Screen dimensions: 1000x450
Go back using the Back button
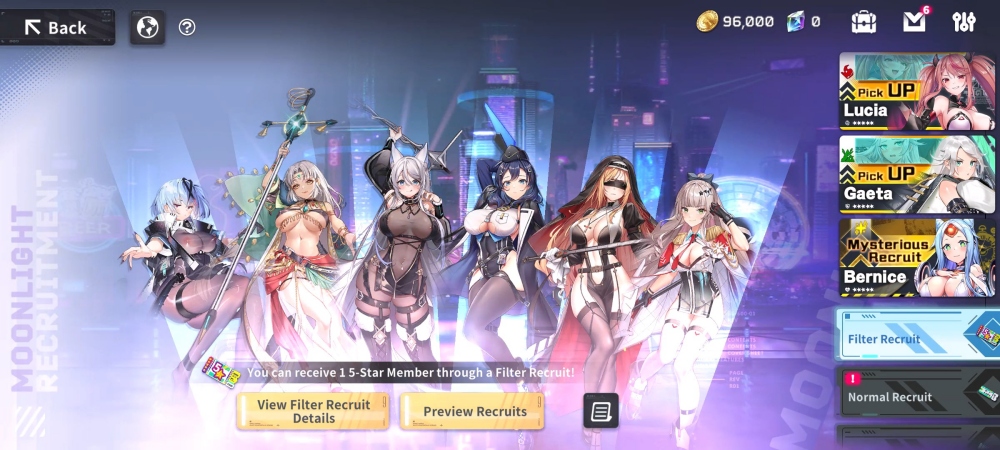pos(57,27)
